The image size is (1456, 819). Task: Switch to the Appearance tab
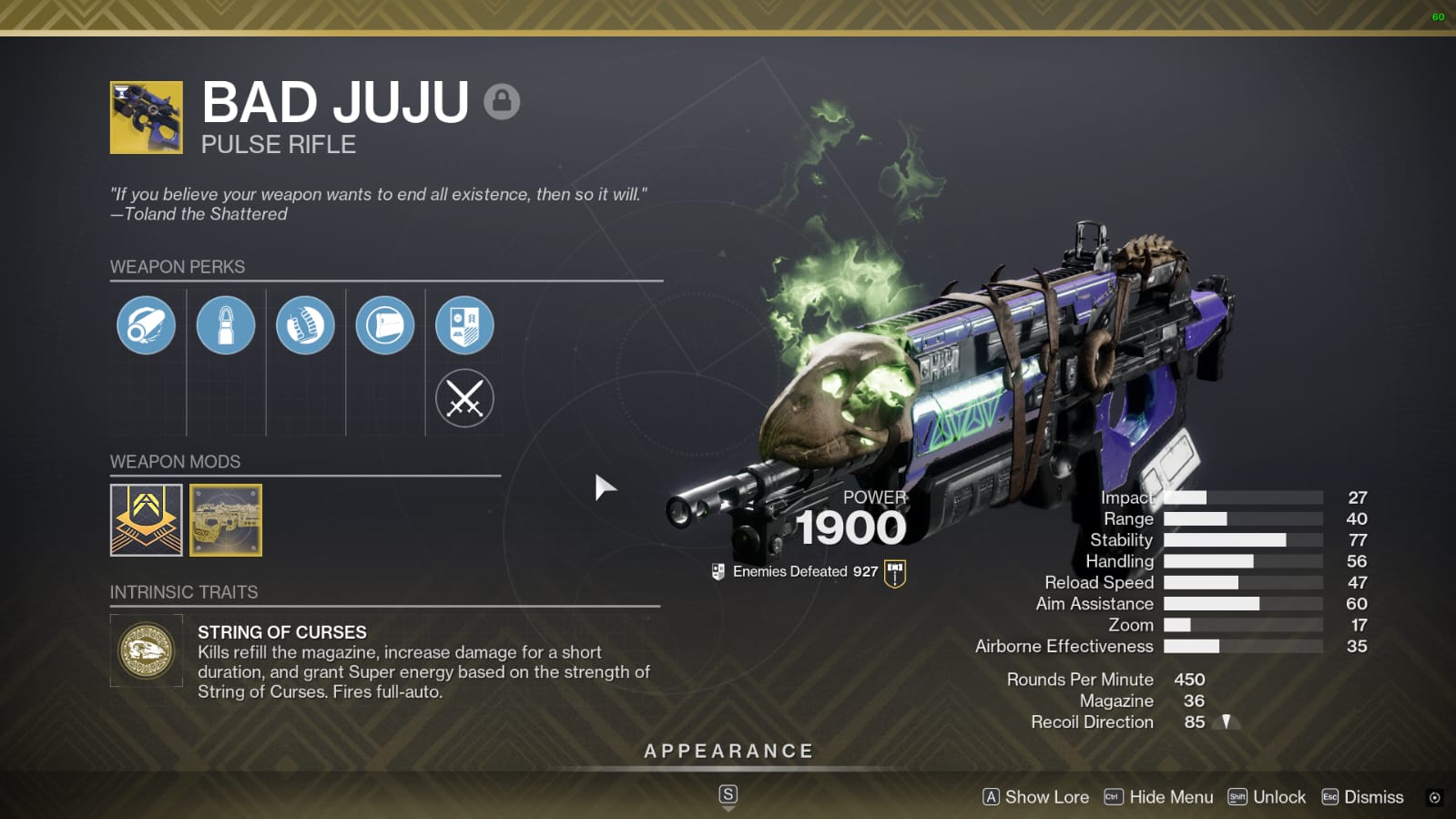(x=728, y=751)
